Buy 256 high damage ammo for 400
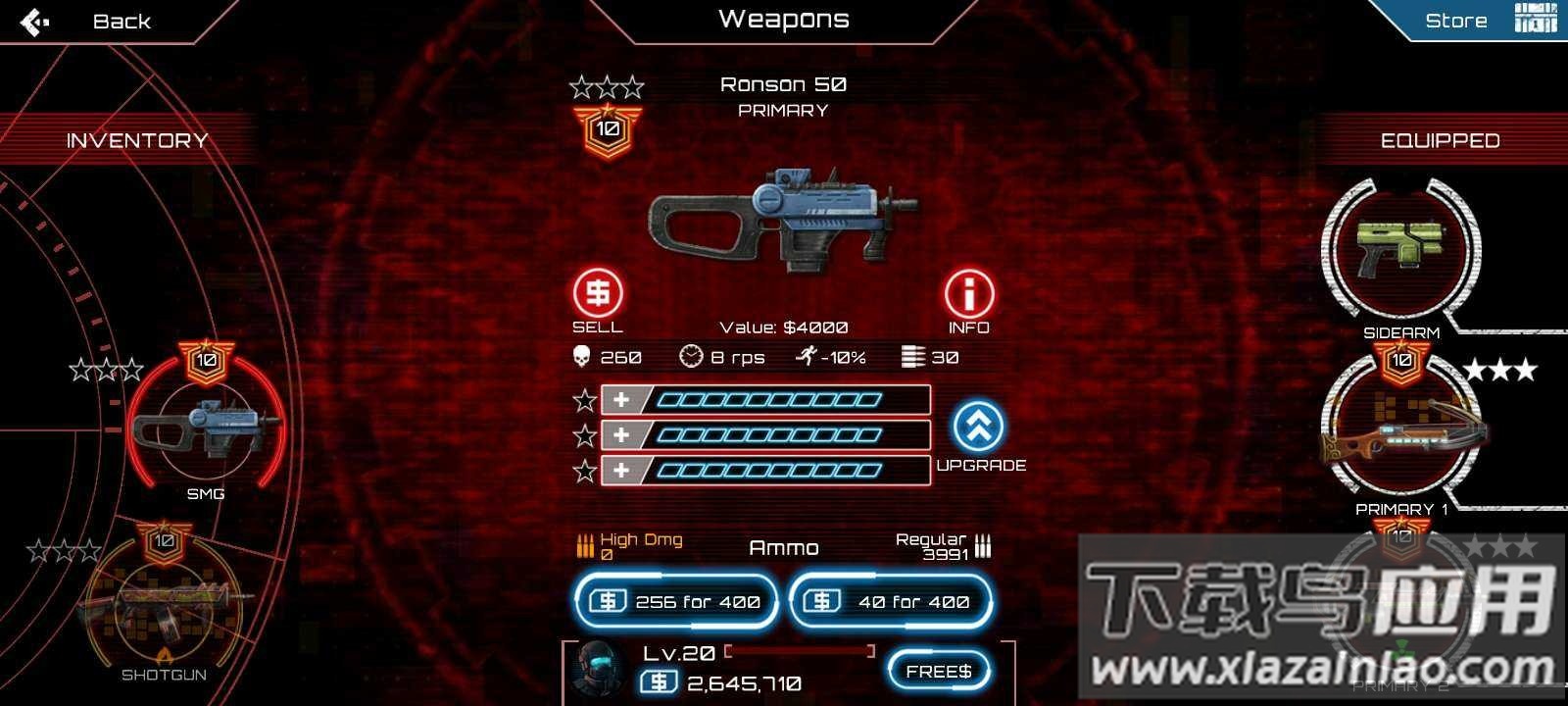Viewport: 1568px width, 706px height. pyautogui.click(x=677, y=601)
